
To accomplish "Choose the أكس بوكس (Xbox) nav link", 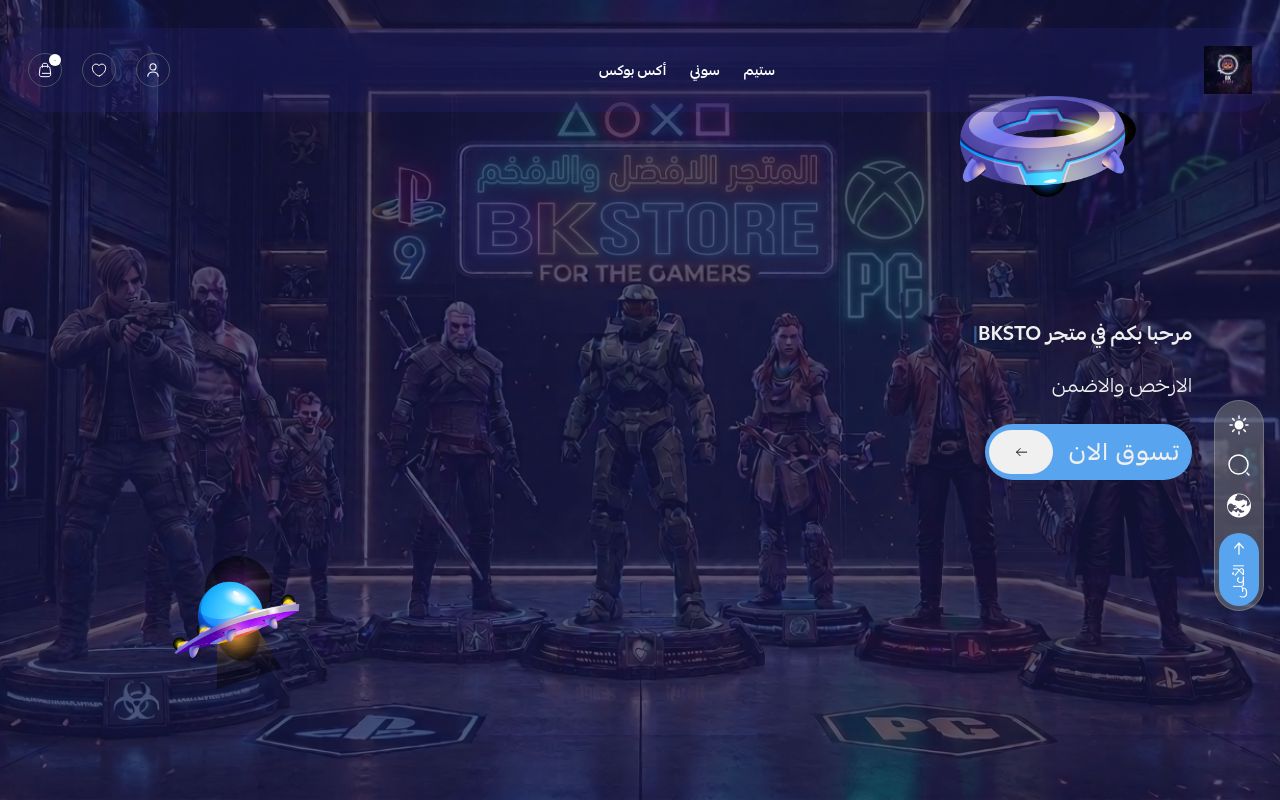I will point(632,71).
